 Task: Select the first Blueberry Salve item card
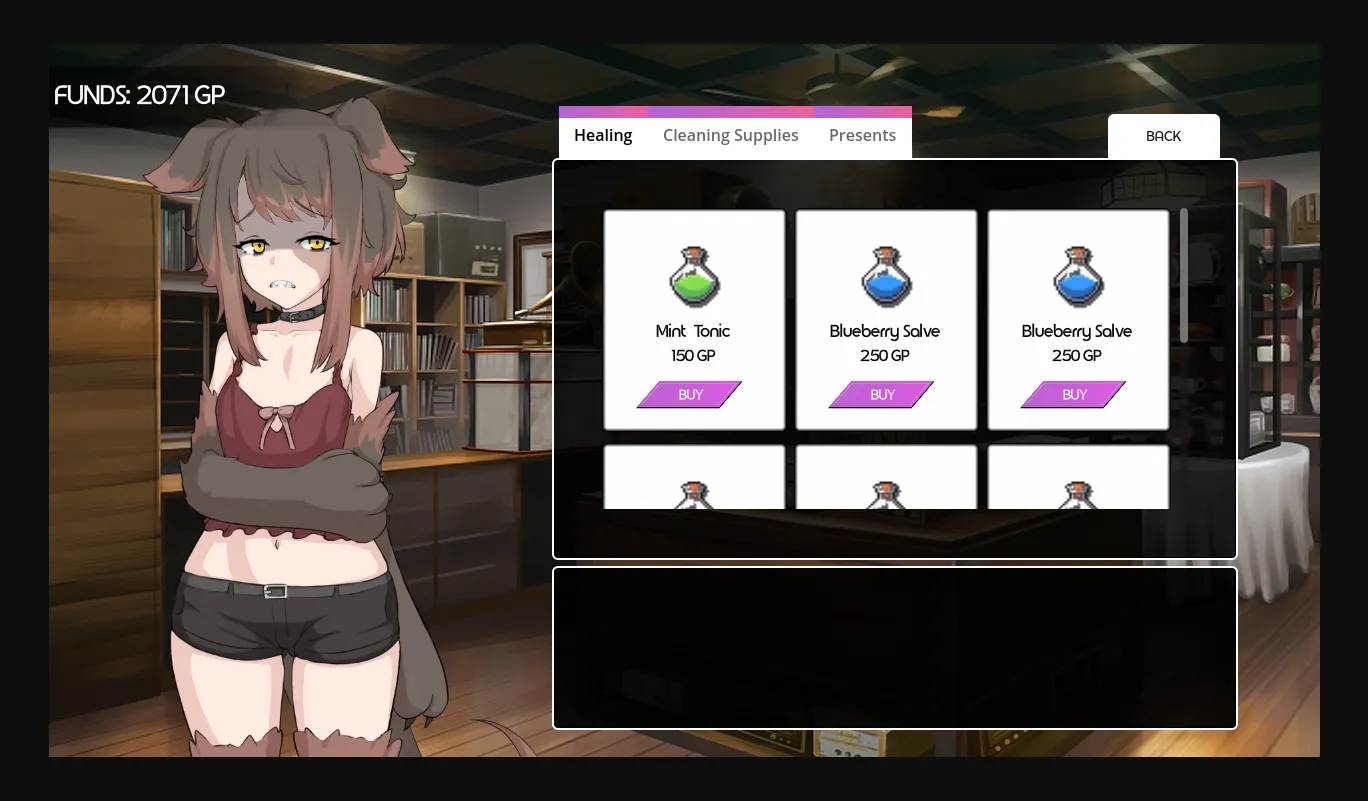885,320
